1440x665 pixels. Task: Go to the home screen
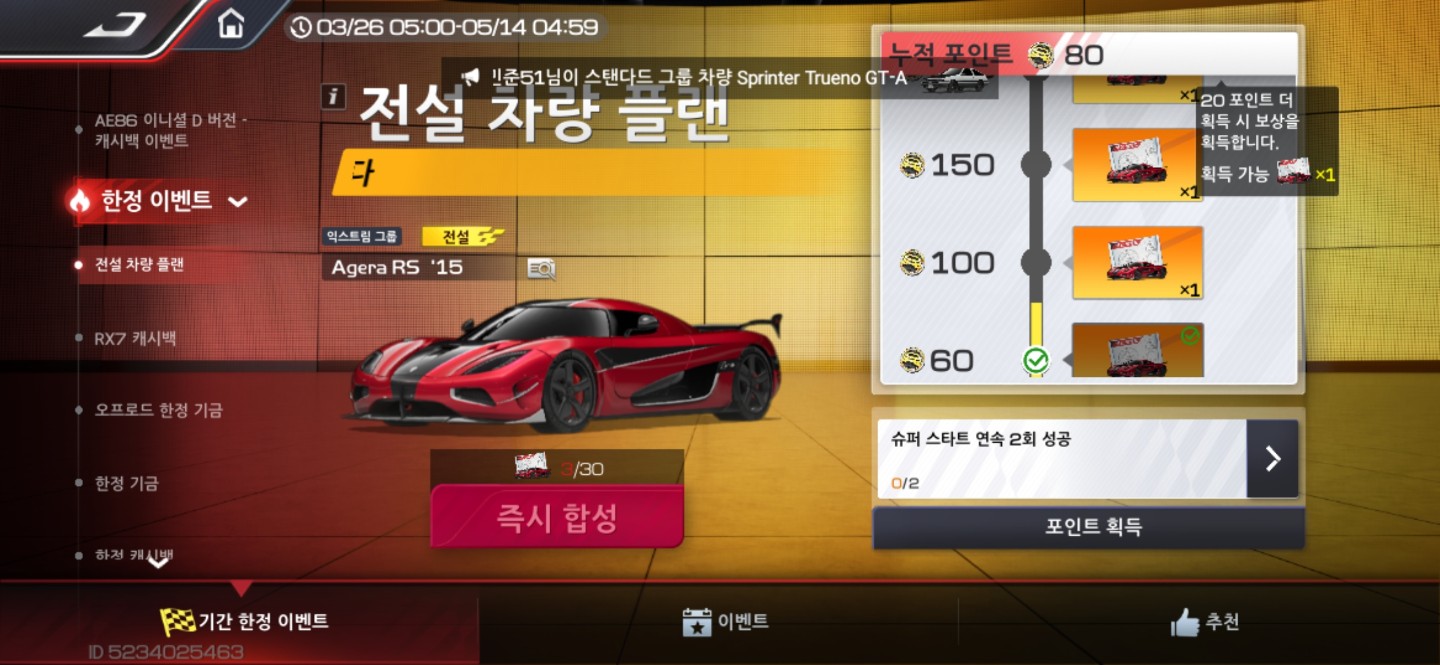(x=231, y=24)
